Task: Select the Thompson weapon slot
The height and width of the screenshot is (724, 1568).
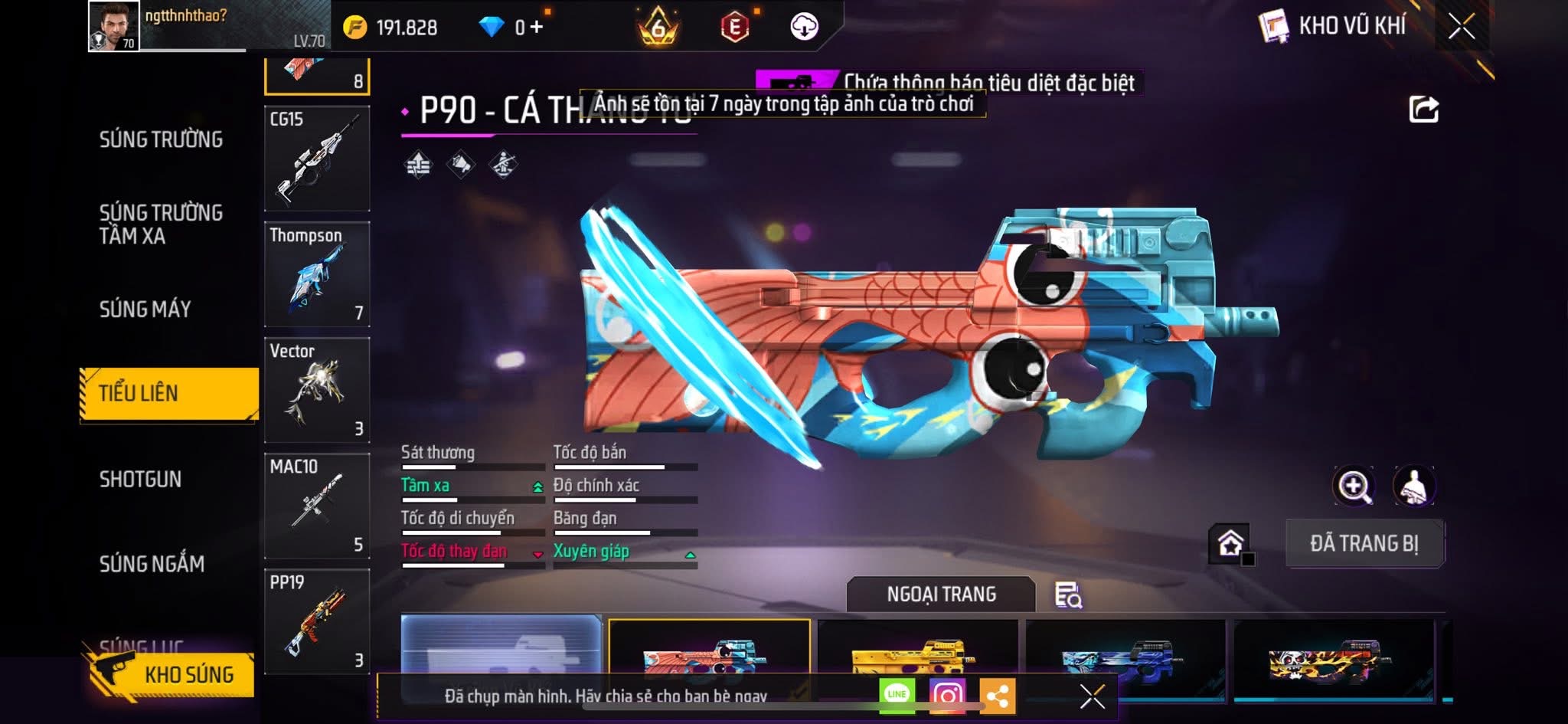Action: tap(317, 274)
